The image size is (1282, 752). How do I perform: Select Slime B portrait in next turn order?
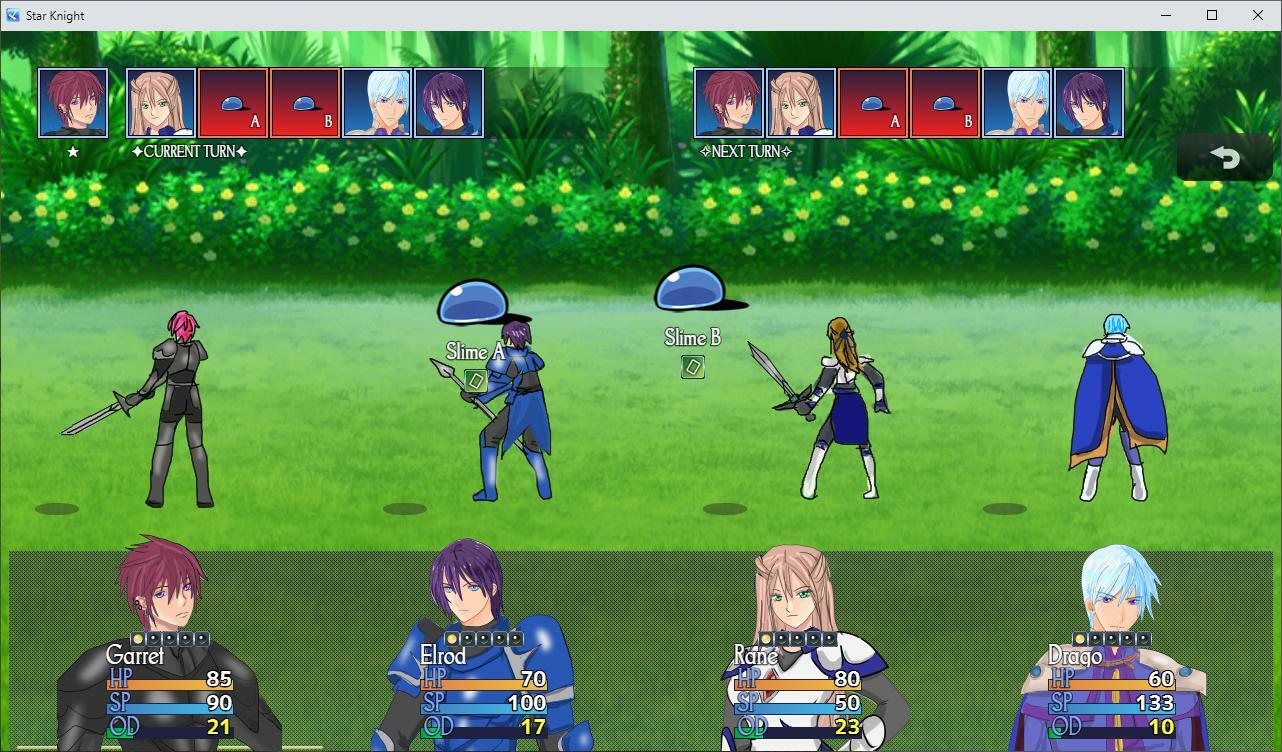click(945, 103)
